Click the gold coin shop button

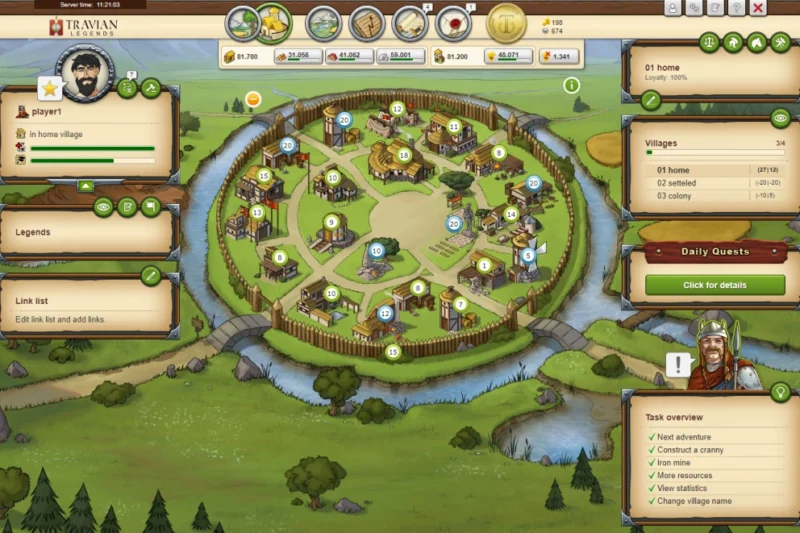point(507,23)
